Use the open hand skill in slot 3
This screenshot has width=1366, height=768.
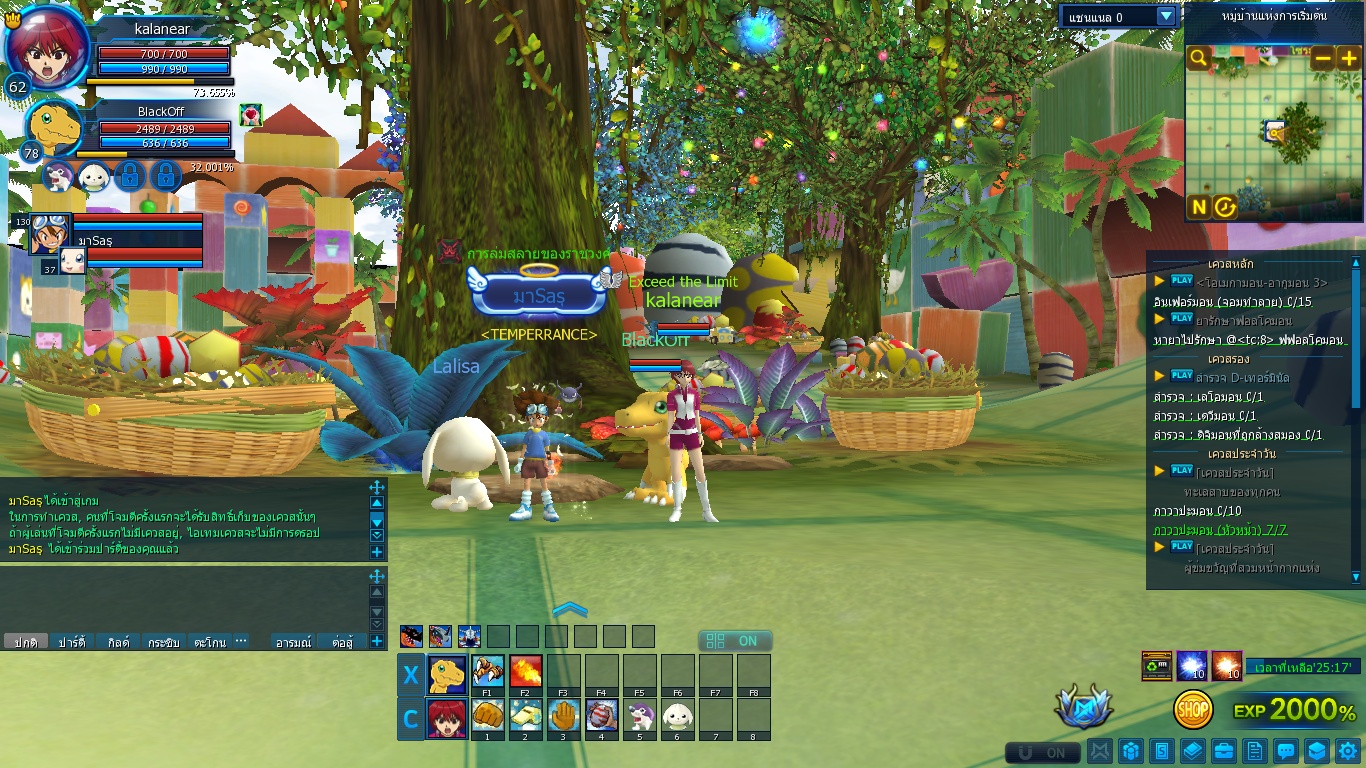coord(564,716)
